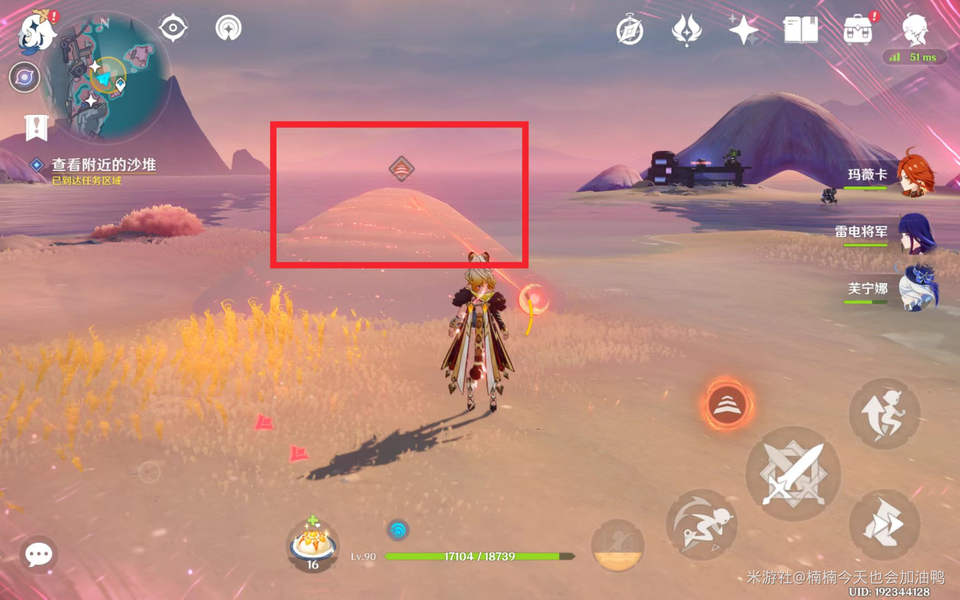Use the food quick-slot with 16 dishes
The height and width of the screenshot is (600, 960).
click(x=312, y=546)
